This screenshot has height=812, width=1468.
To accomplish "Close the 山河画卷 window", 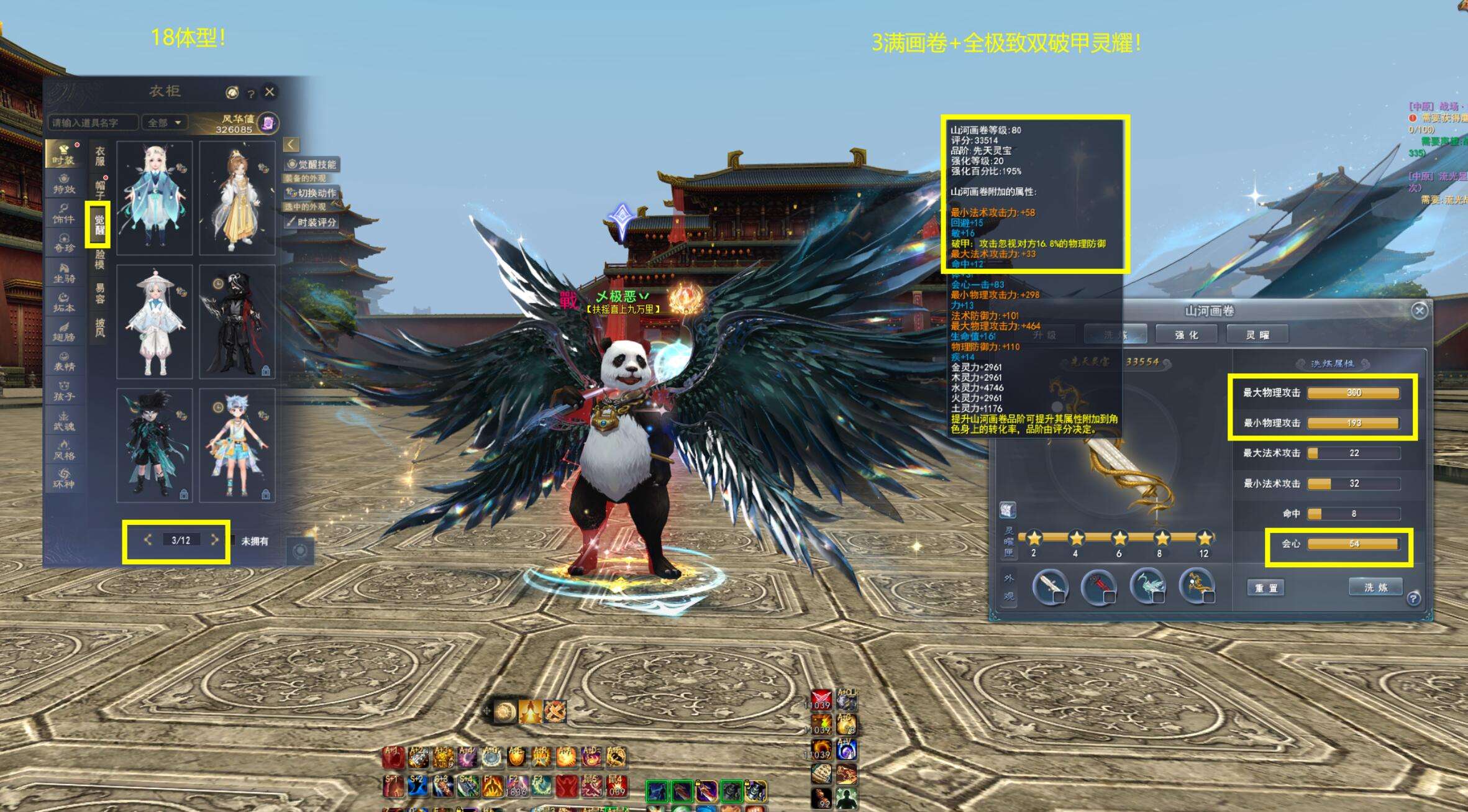I will [x=1419, y=311].
